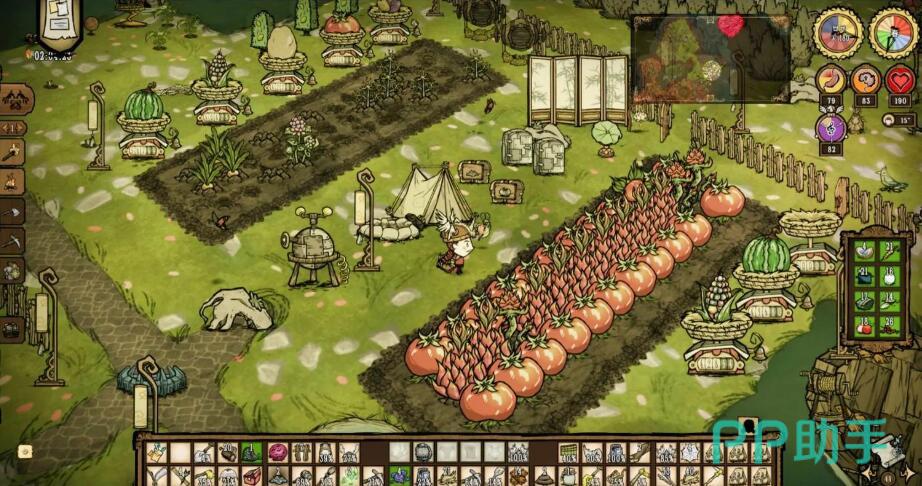The image size is (922, 486).
Task: Click the purple round status badge
Action: tap(830, 128)
